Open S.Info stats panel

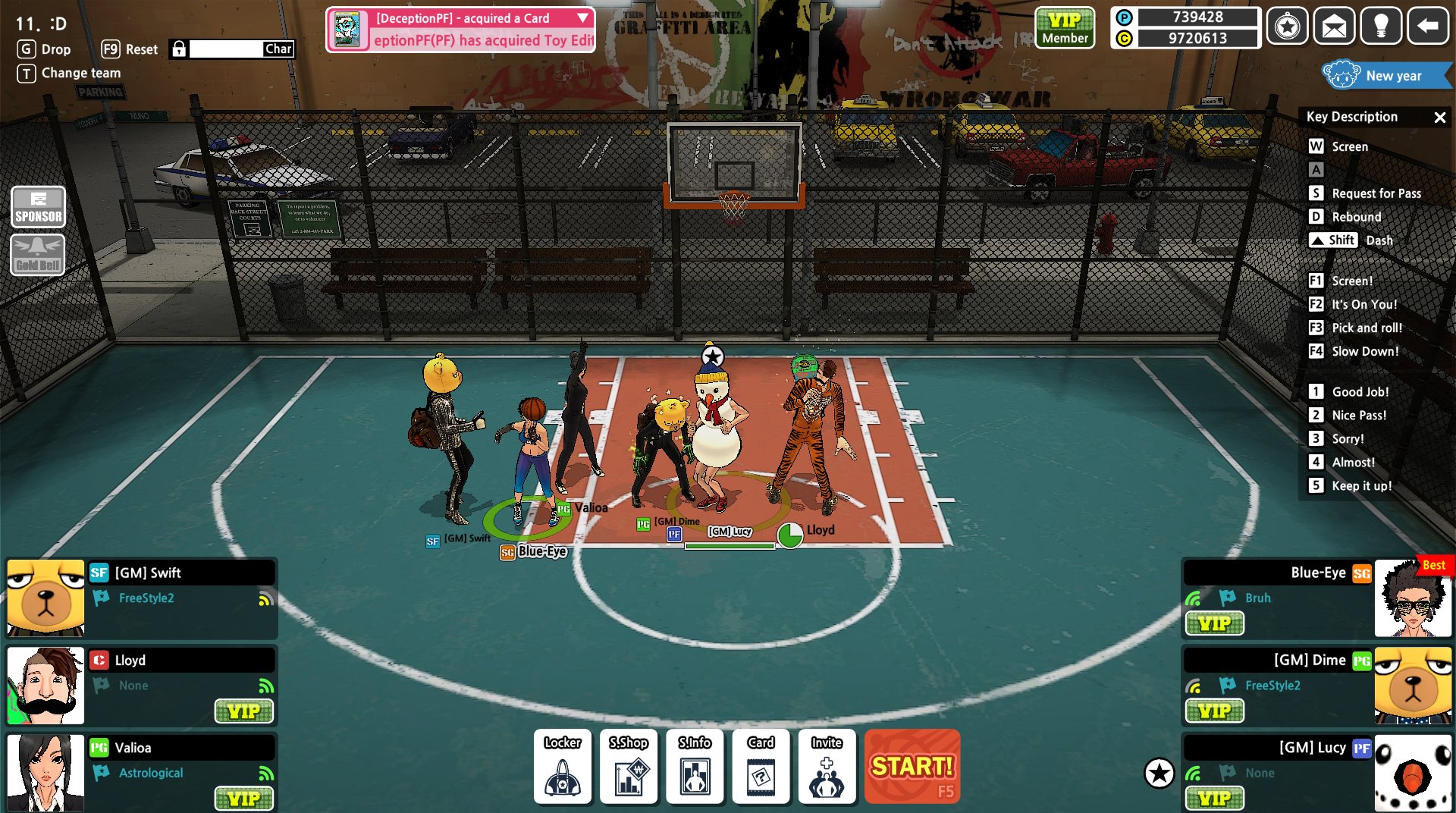(695, 766)
